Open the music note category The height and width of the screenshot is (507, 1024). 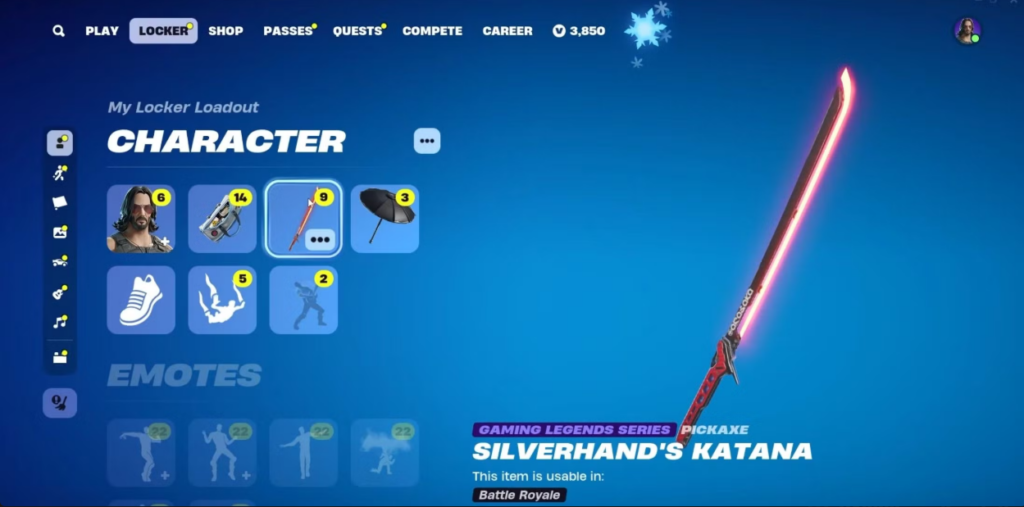point(60,322)
